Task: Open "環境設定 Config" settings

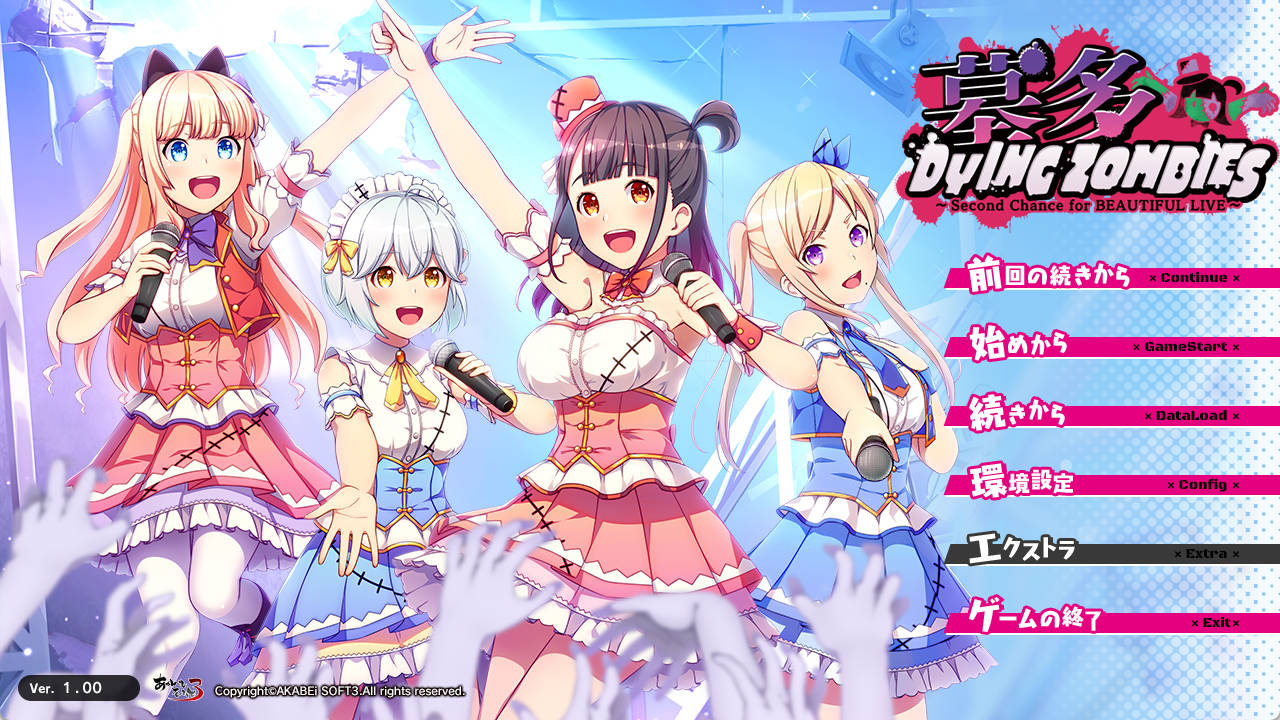Action: [x=1100, y=484]
